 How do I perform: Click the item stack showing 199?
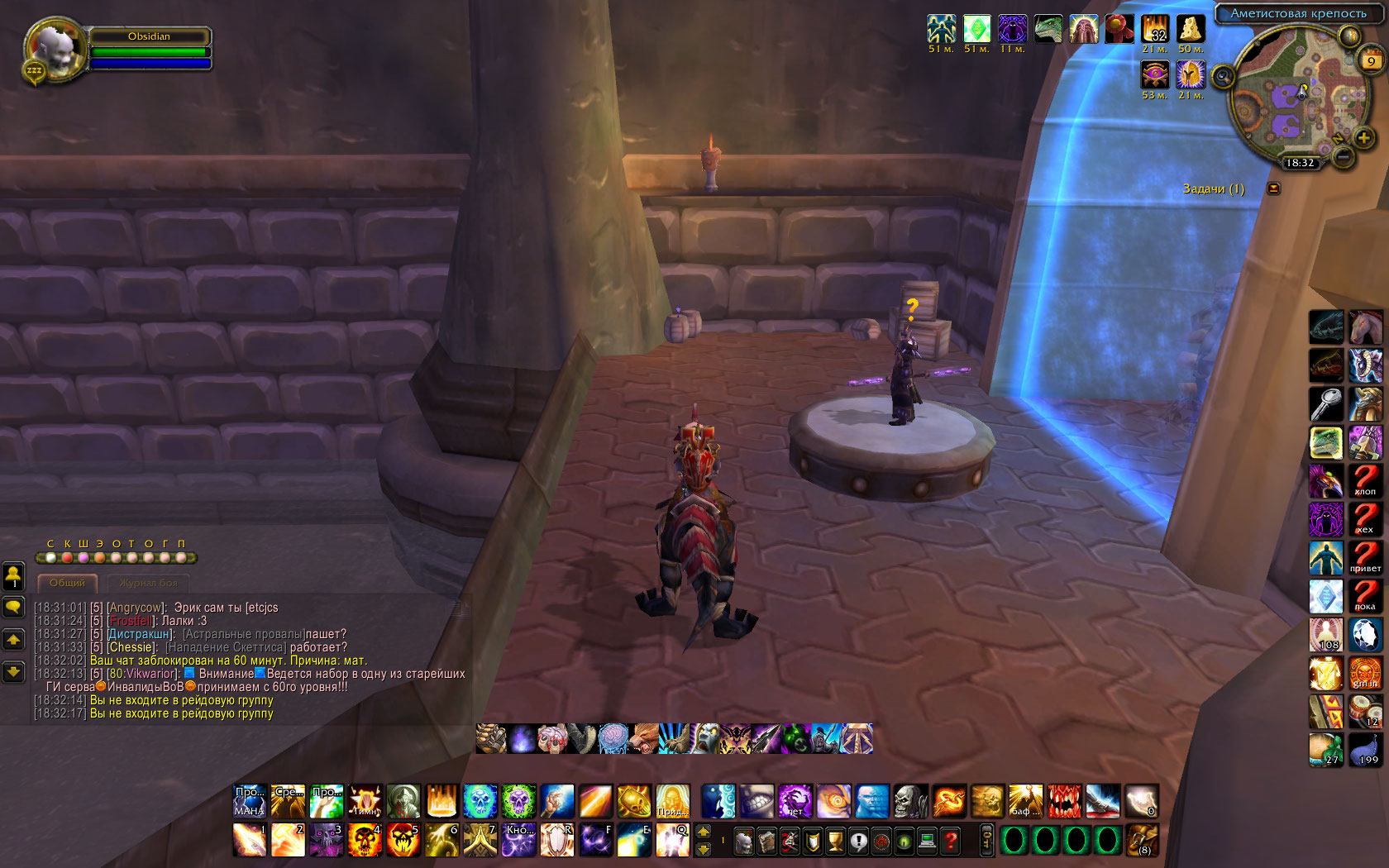(1365, 750)
